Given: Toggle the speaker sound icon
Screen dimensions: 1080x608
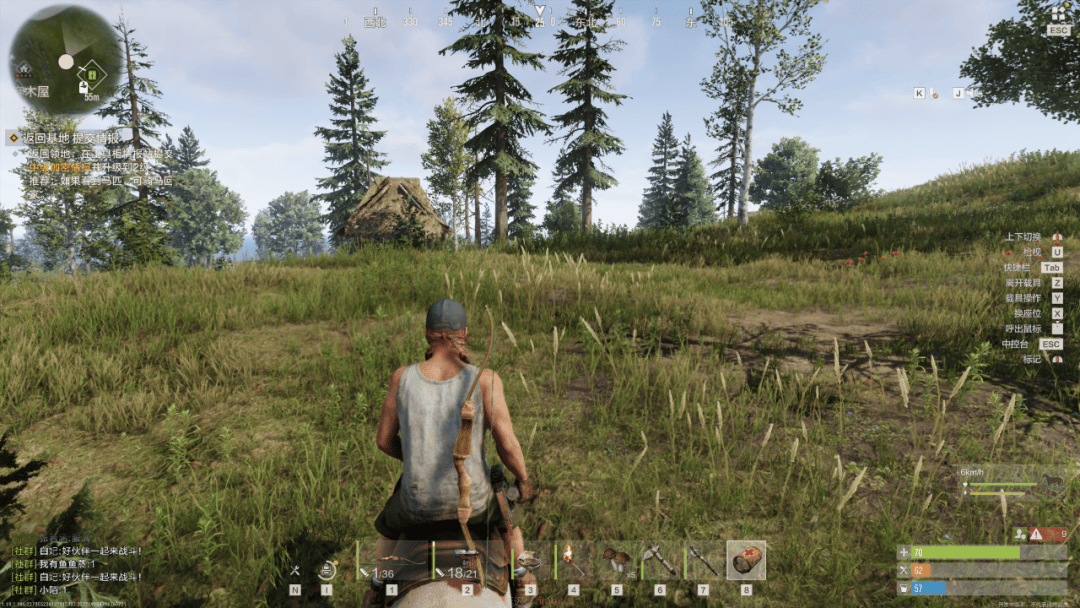Looking at the screenshot, I should click(x=969, y=94).
